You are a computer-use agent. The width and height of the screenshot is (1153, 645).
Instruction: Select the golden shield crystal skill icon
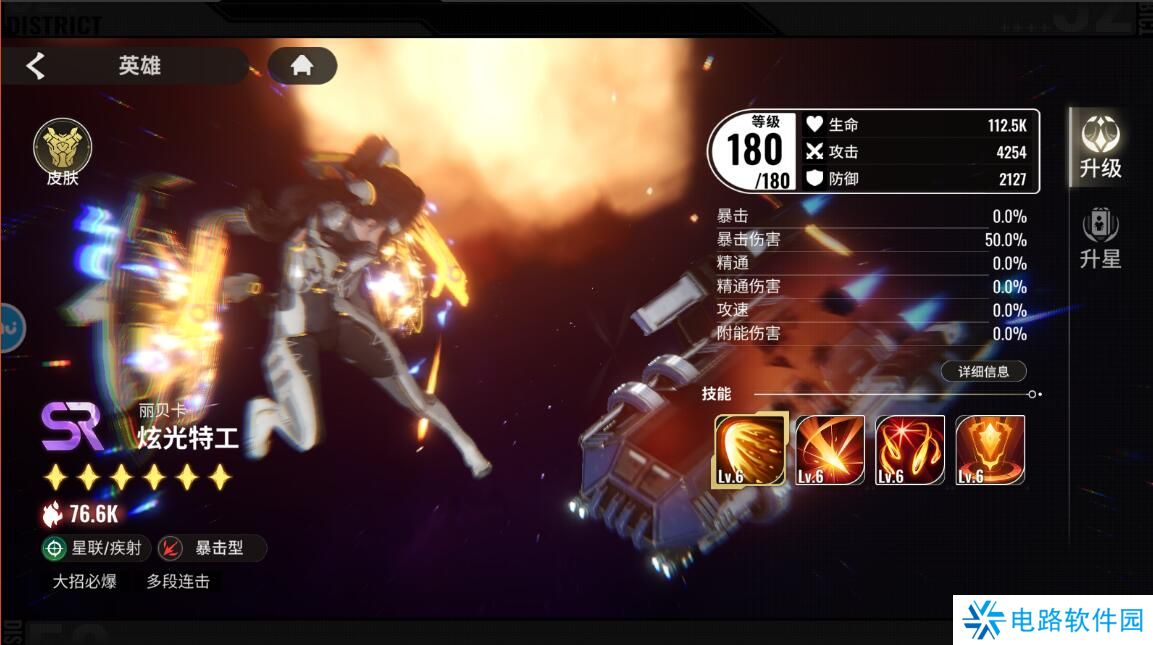990,450
